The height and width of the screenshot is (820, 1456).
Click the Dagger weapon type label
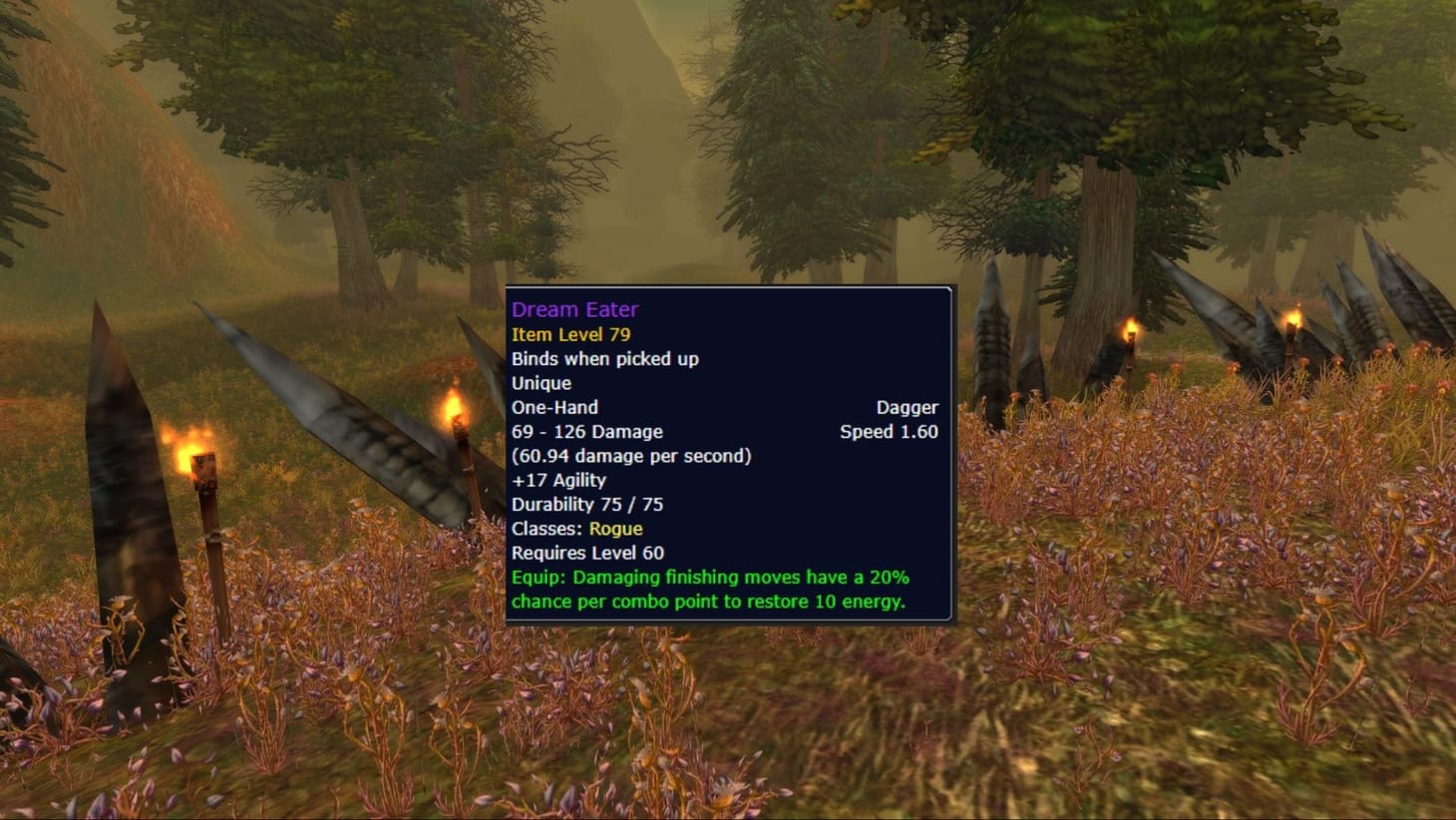(x=908, y=407)
